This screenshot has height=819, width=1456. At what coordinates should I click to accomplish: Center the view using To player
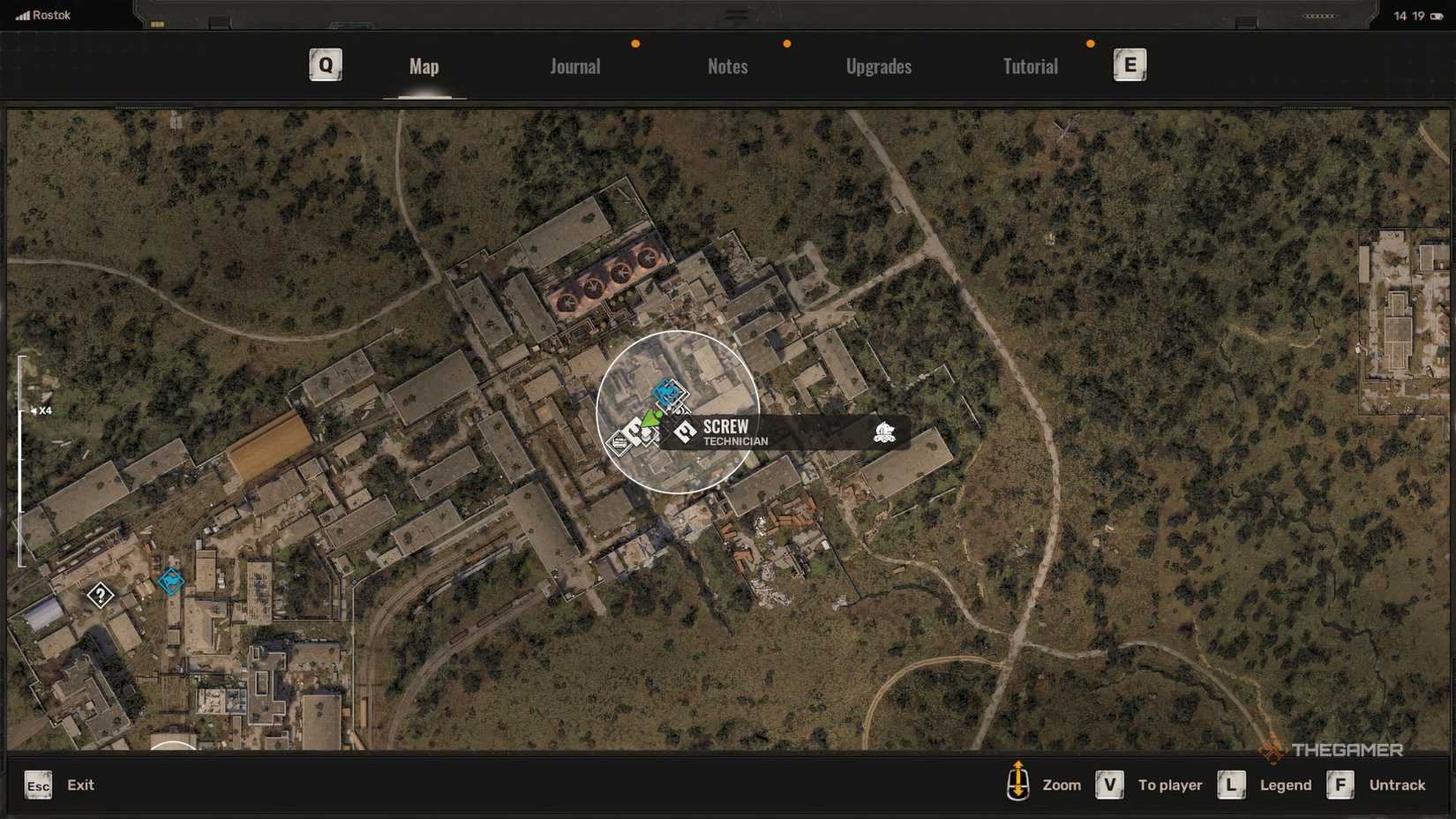1170,785
